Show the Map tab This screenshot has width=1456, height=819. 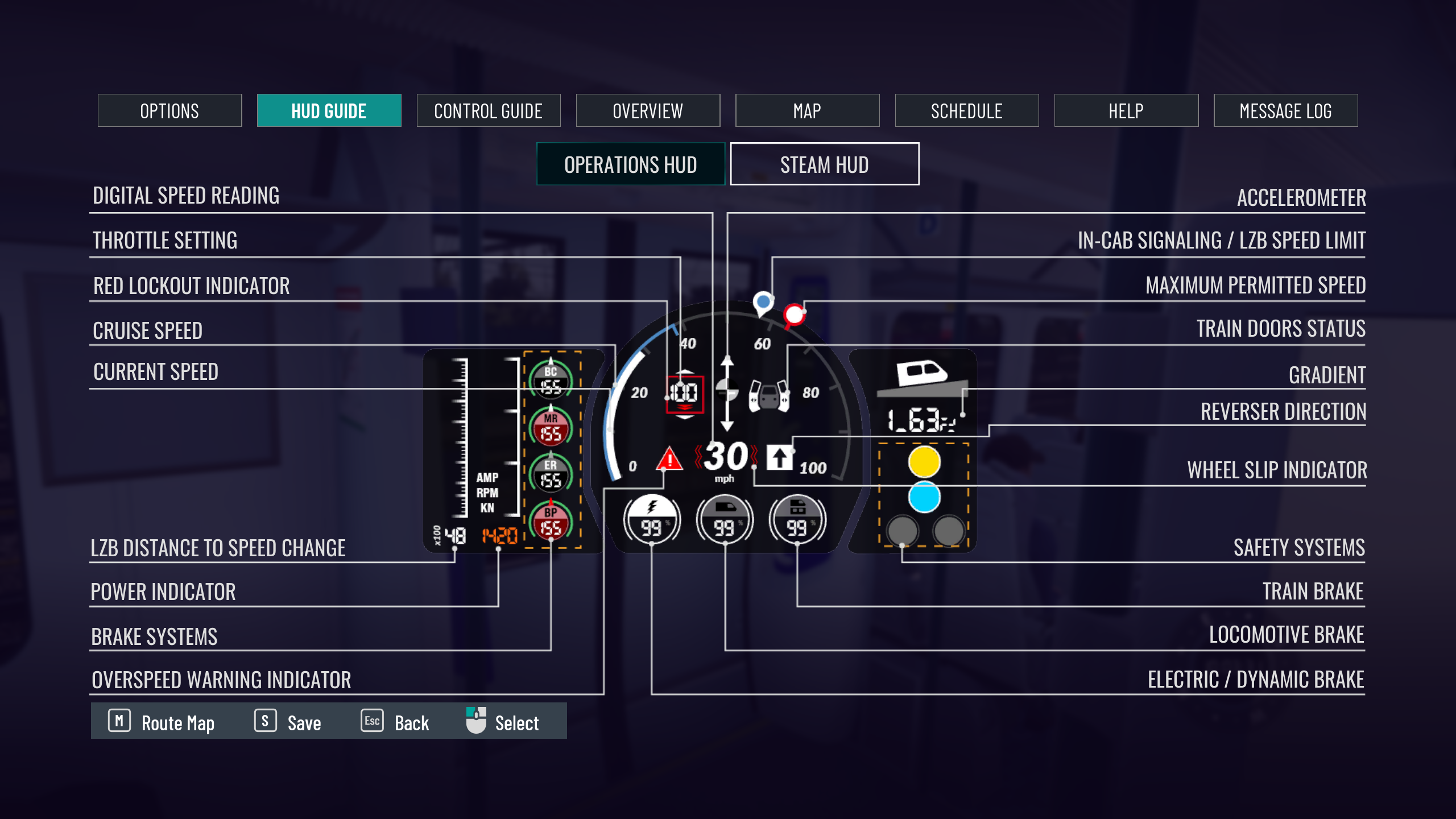click(x=807, y=111)
